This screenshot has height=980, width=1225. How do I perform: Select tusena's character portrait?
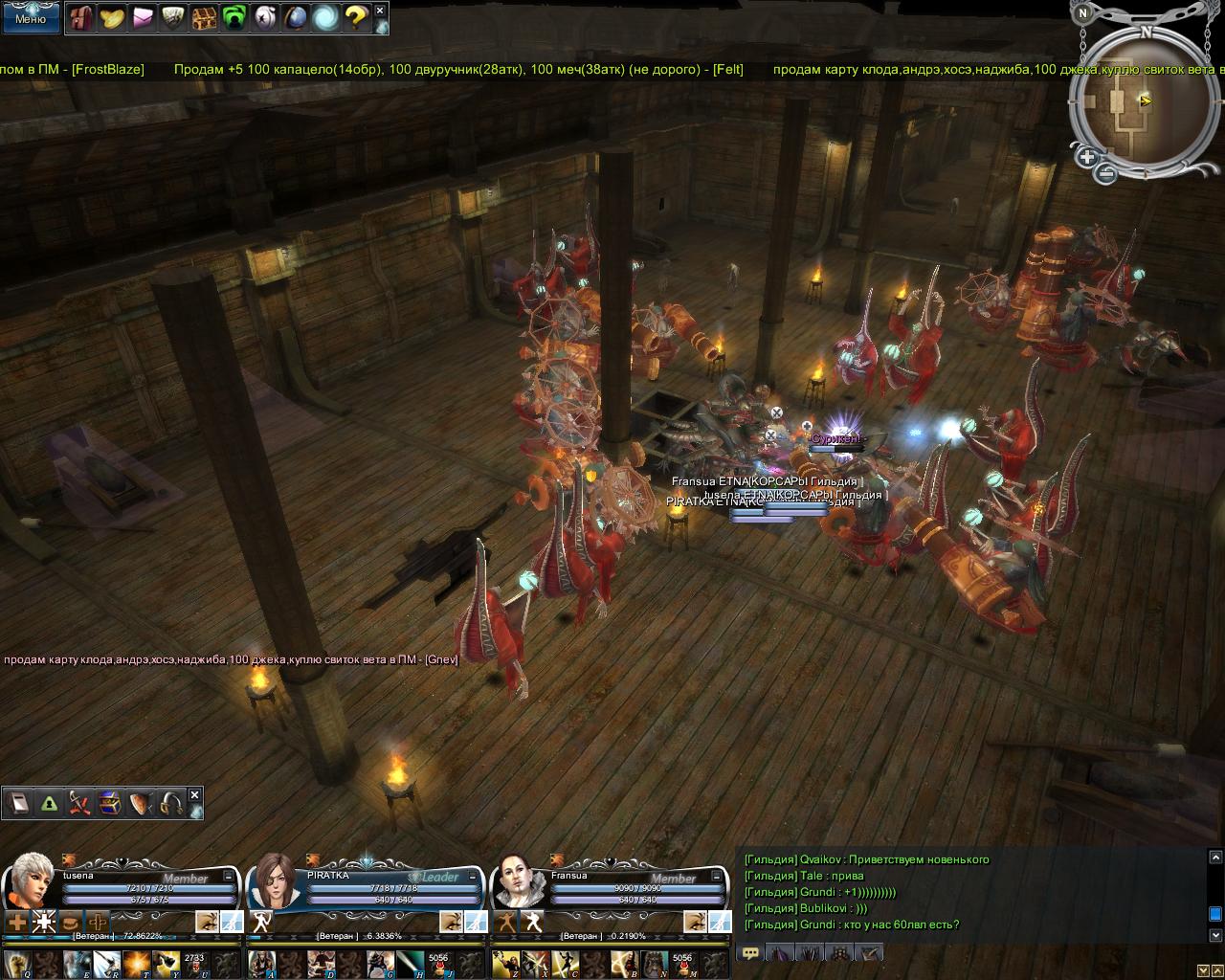tap(30, 880)
